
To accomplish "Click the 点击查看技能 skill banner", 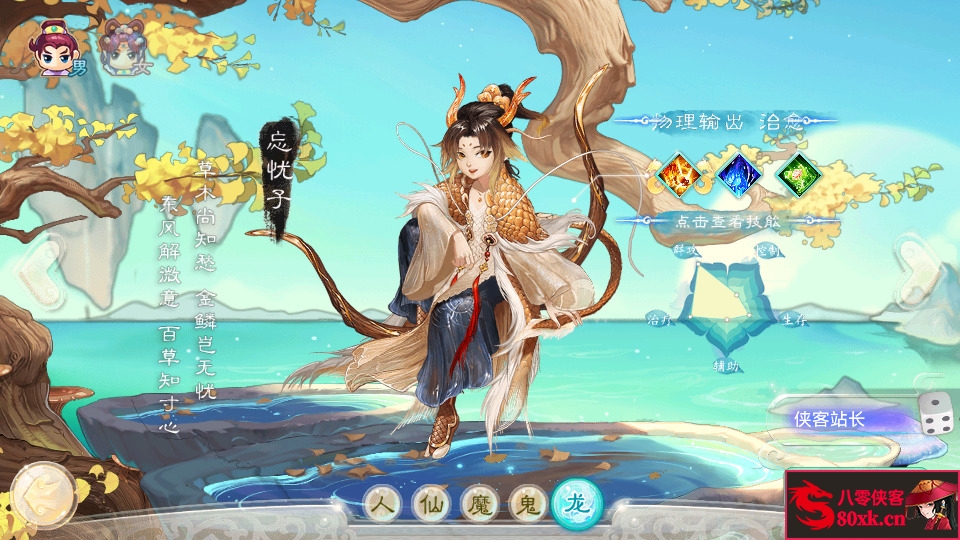I will 727,221.
